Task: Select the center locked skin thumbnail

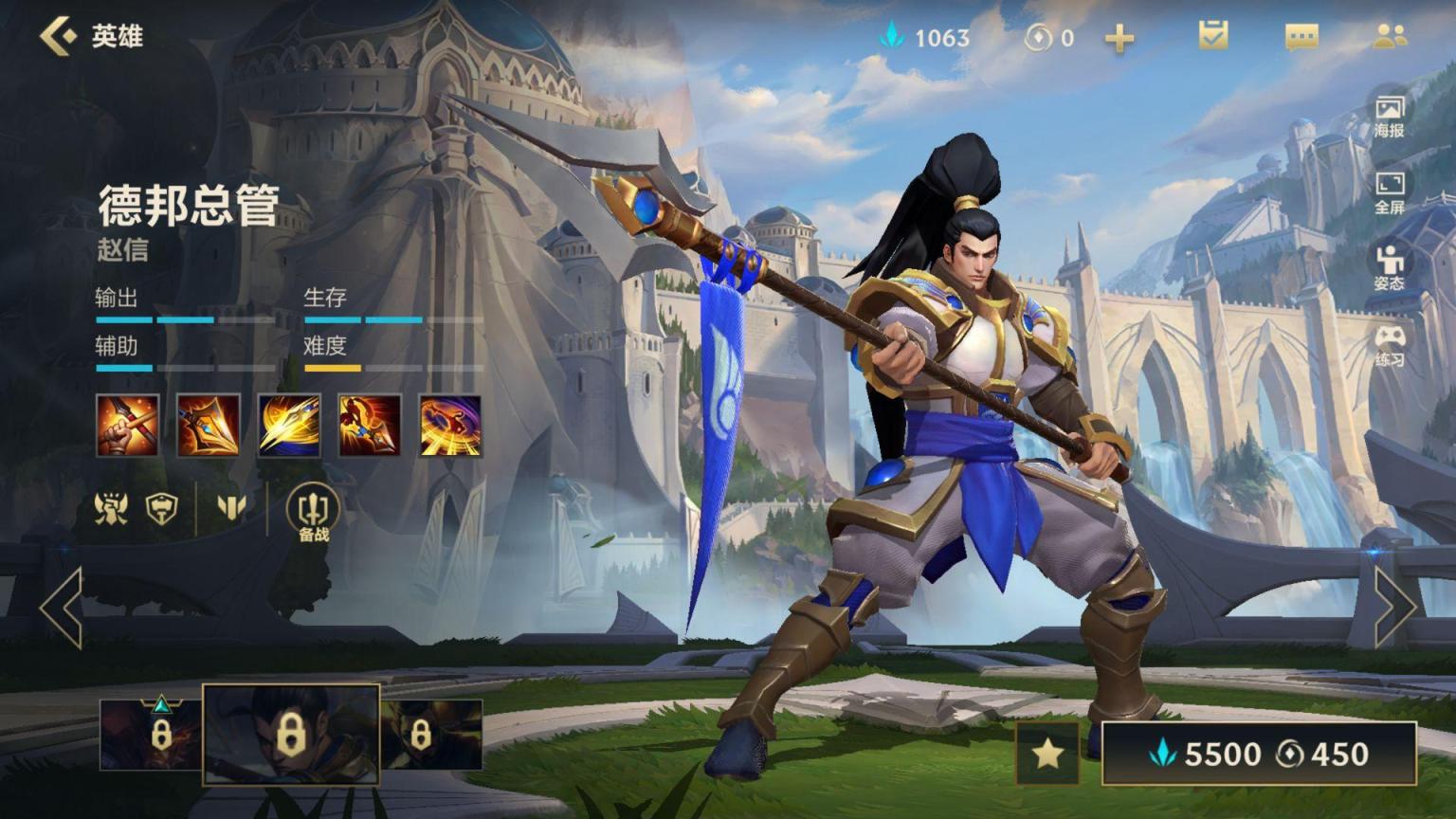Action: 291,735
